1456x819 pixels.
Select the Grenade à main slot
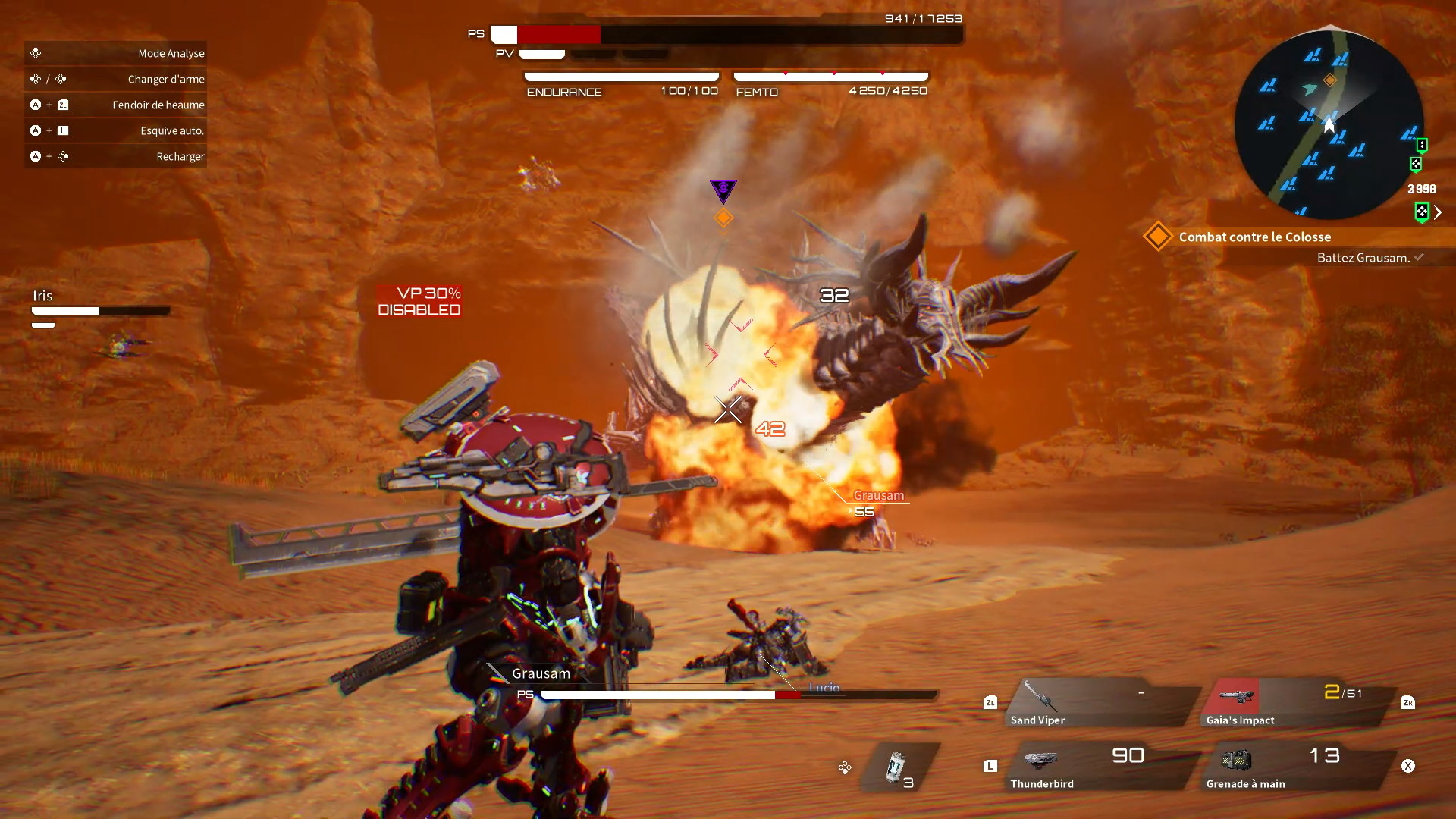1298,767
